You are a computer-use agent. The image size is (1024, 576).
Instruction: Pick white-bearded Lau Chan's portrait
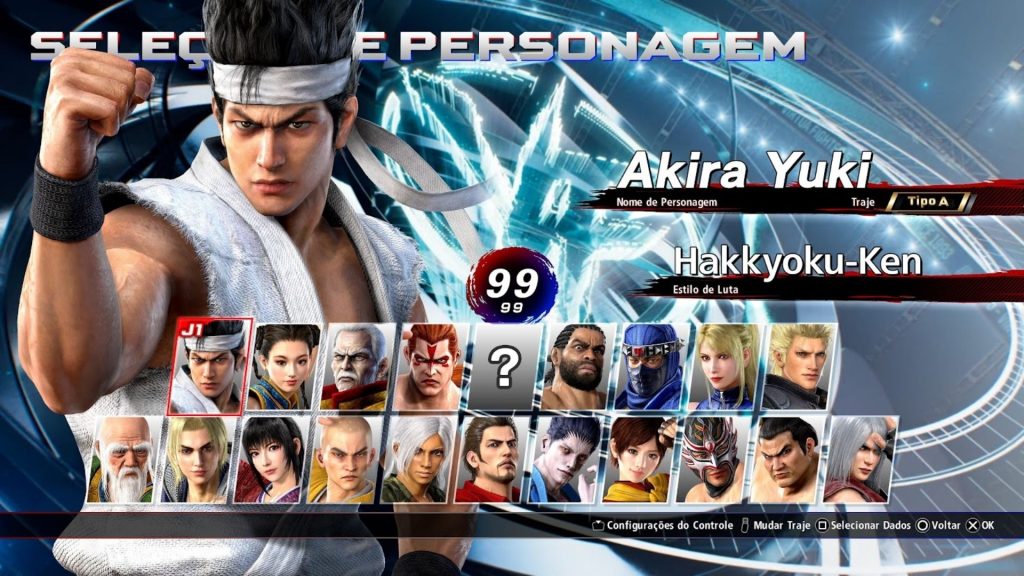pos(358,367)
